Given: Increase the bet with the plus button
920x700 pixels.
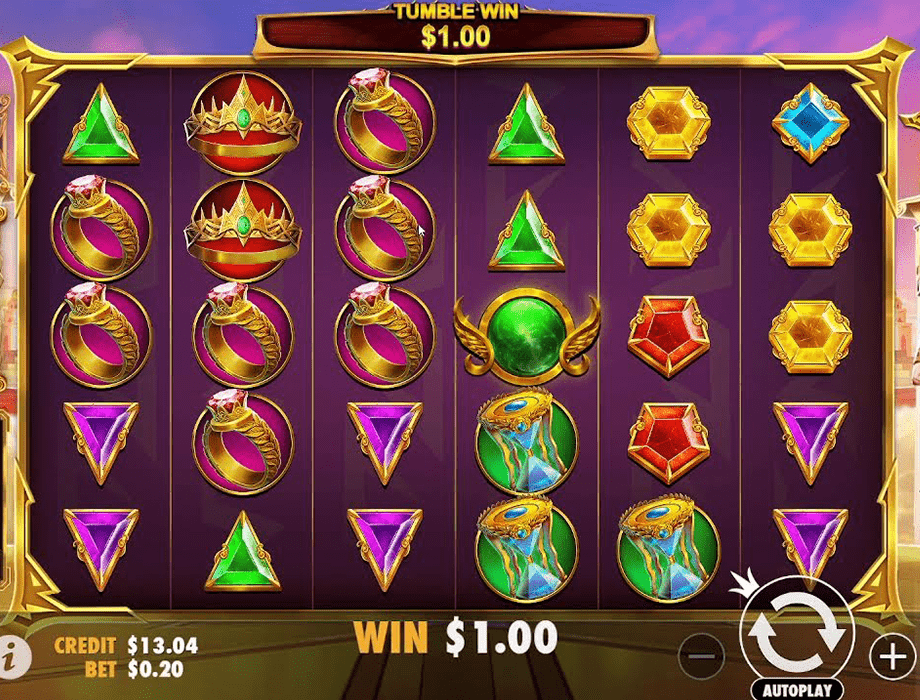Looking at the screenshot, I should (x=891, y=656).
